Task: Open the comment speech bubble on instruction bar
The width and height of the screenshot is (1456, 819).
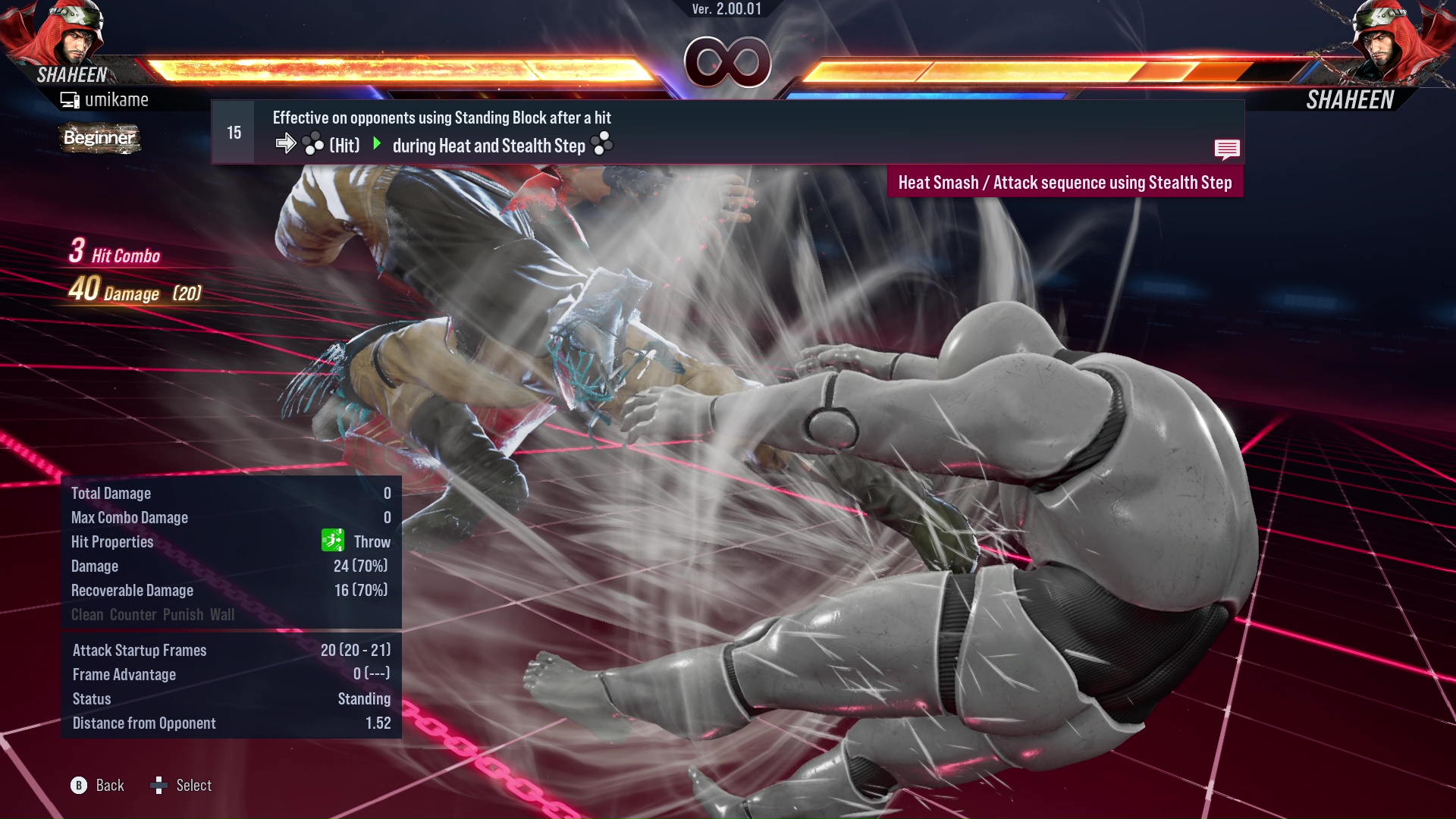Action: click(x=1227, y=149)
